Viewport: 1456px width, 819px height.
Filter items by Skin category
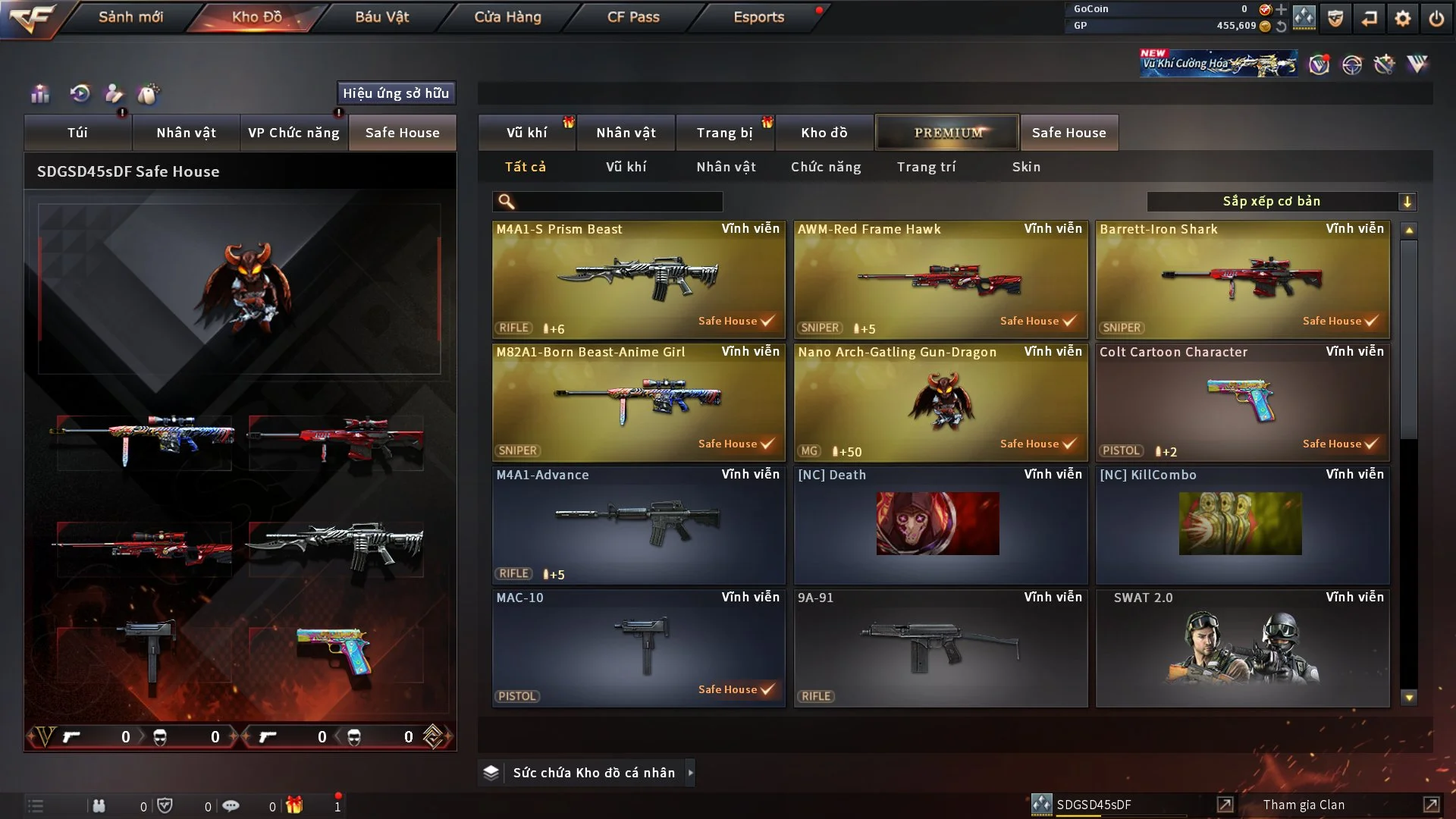[1026, 167]
